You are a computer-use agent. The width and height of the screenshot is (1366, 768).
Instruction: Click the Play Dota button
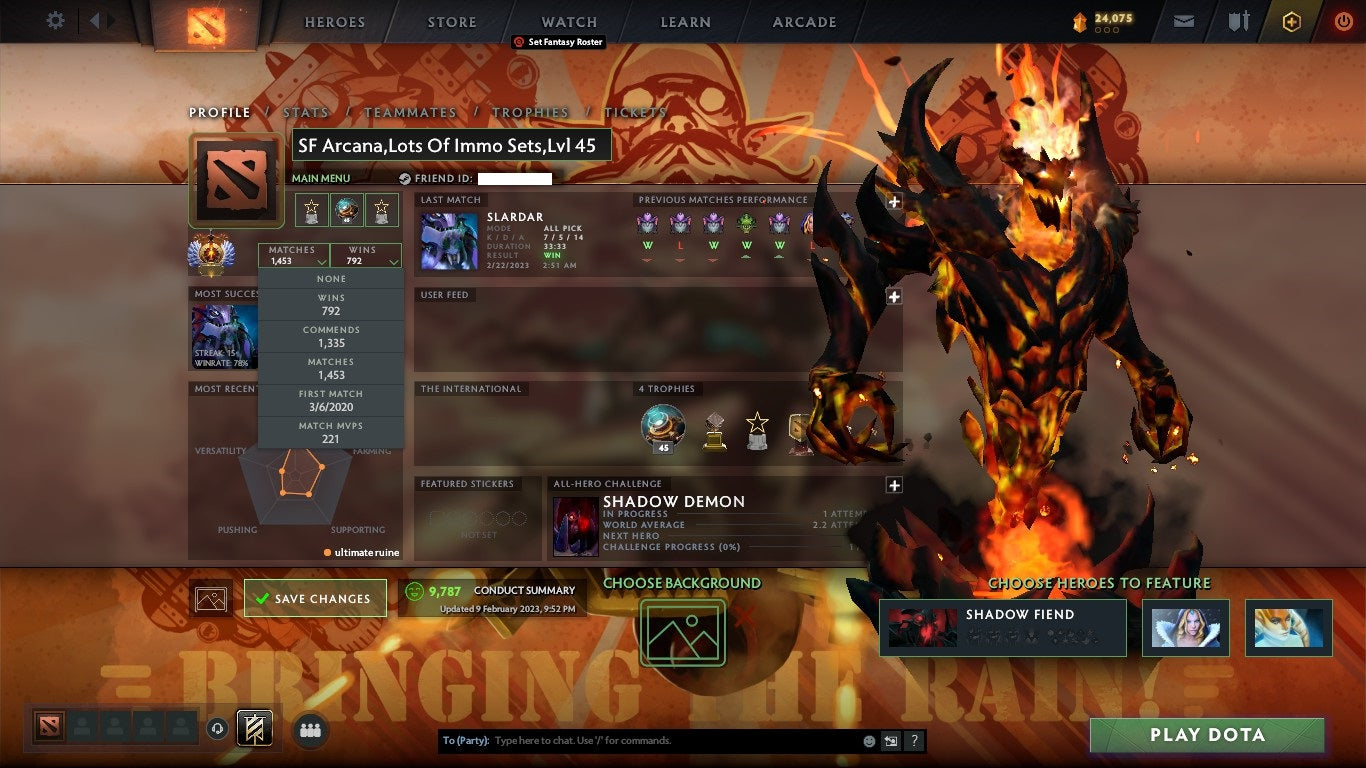pyautogui.click(x=1206, y=735)
